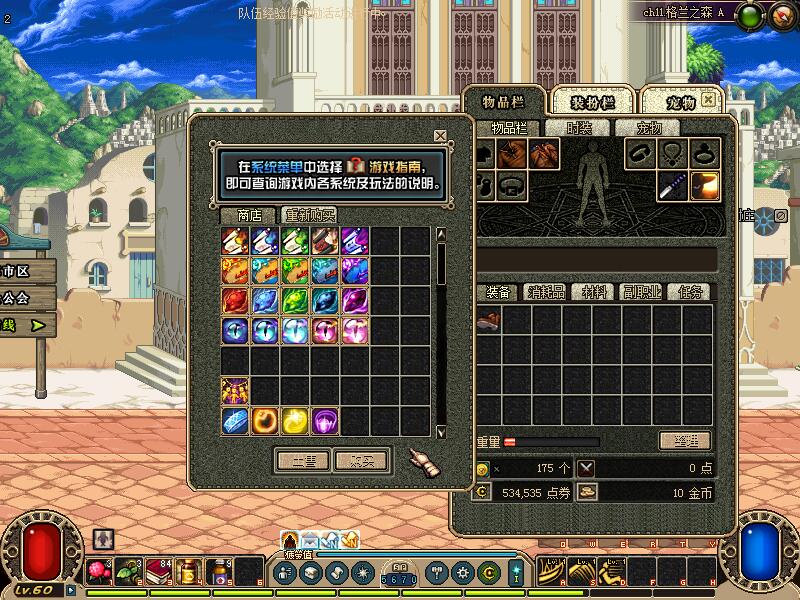This screenshot has width=800, height=600.
Task: Close the shop window
Action: pos(440,136)
